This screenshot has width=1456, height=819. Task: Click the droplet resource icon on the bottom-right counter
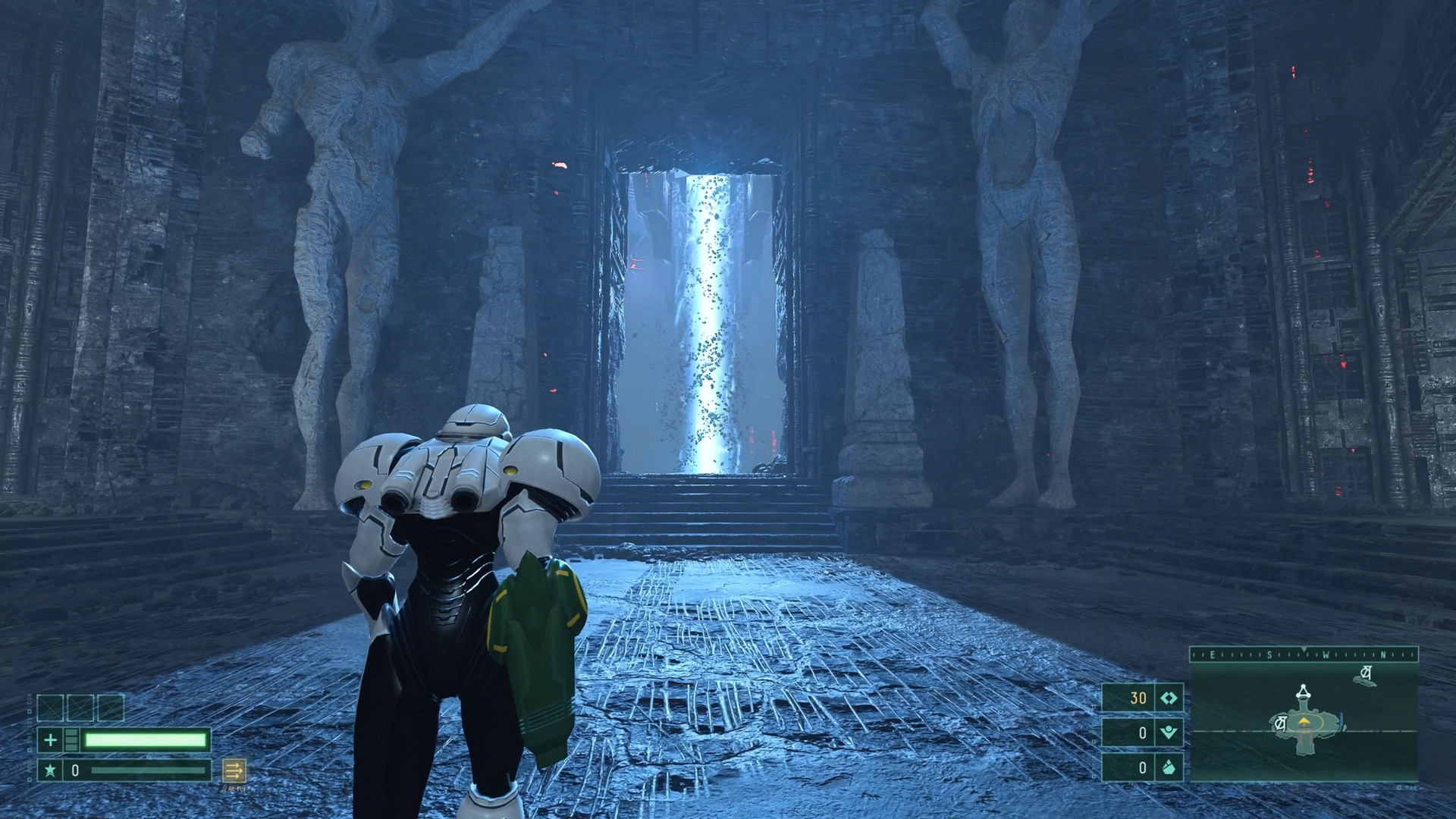tap(1168, 767)
